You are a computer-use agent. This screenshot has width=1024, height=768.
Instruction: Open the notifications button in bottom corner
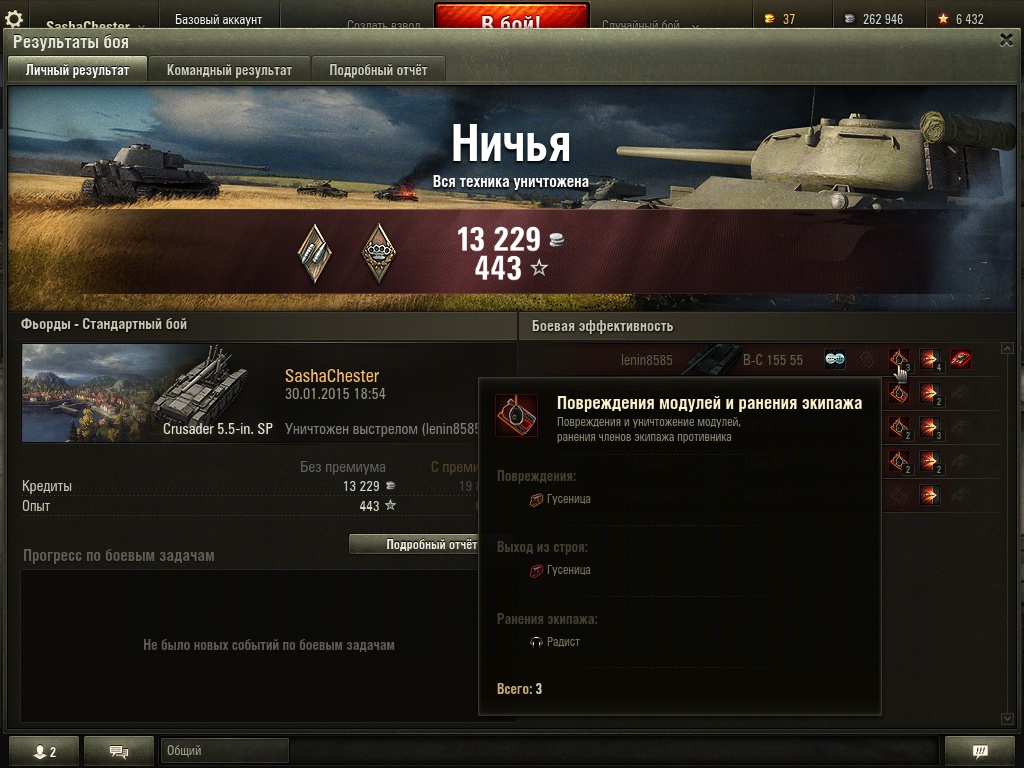980,752
